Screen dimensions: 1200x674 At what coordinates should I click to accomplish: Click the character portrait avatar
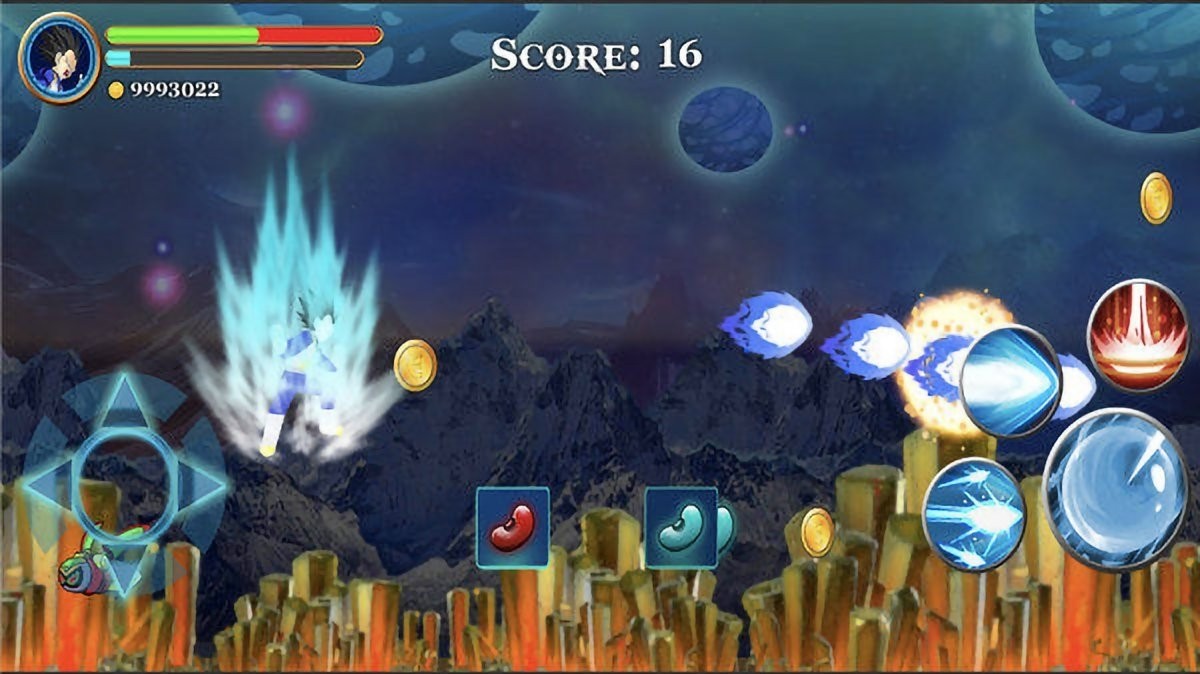coord(58,56)
